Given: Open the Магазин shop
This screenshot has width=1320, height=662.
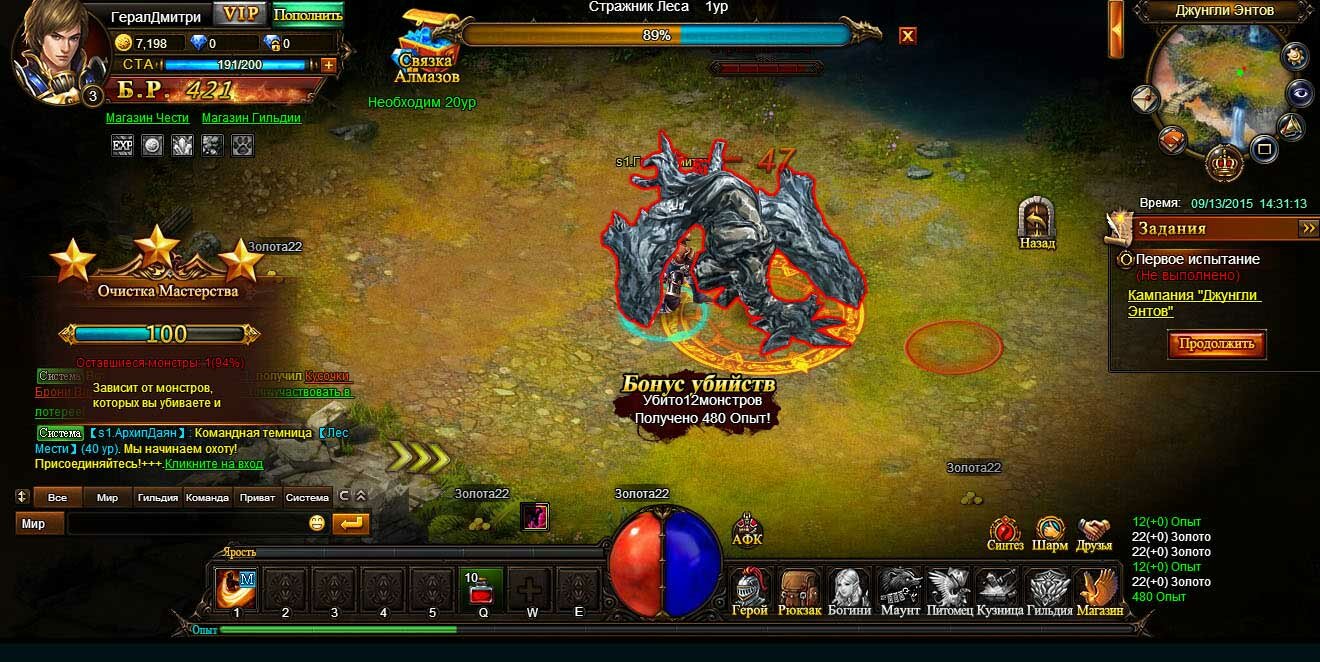Looking at the screenshot, I should [1098, 590].
